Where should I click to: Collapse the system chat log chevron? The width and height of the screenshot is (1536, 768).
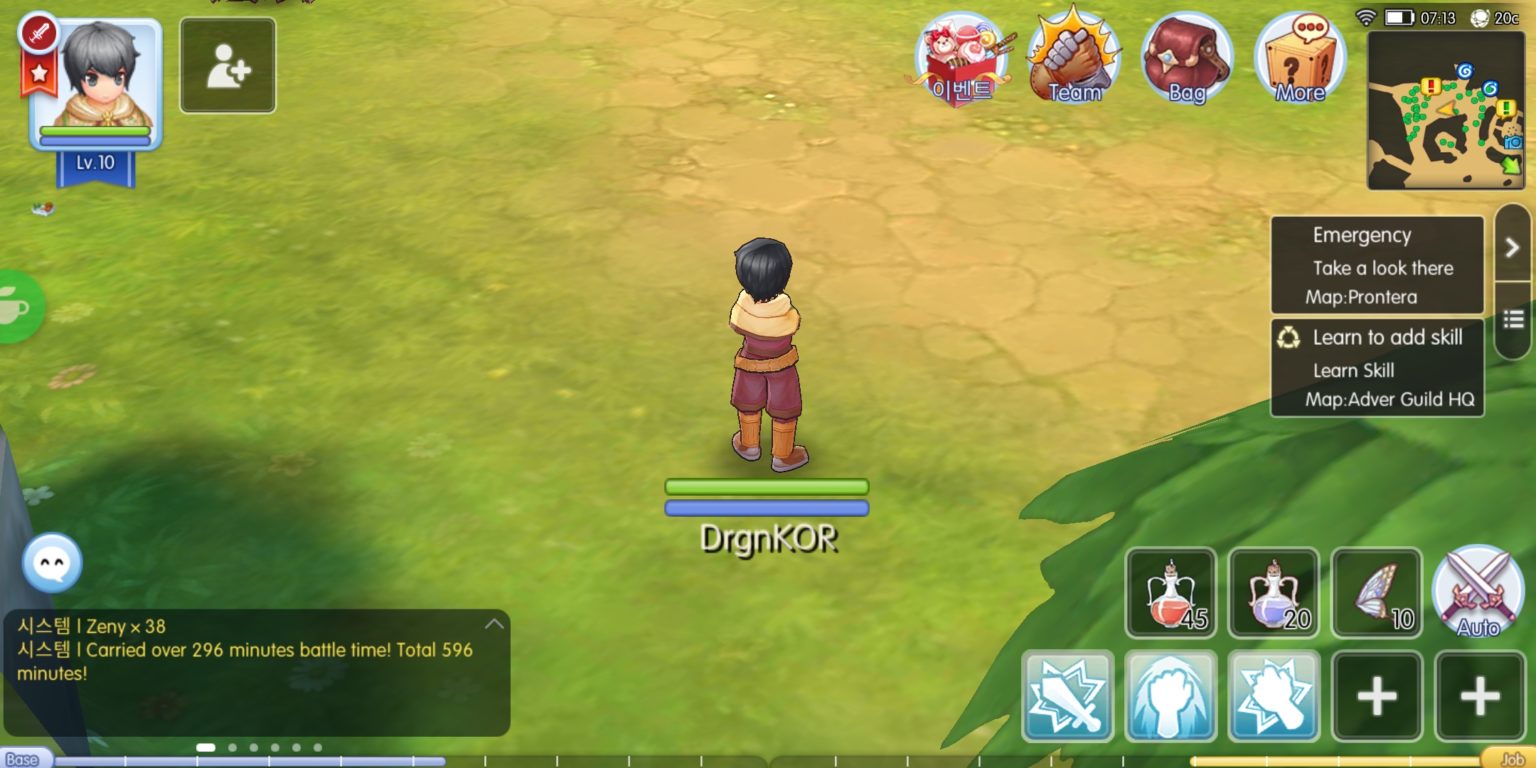pos(493,622)
